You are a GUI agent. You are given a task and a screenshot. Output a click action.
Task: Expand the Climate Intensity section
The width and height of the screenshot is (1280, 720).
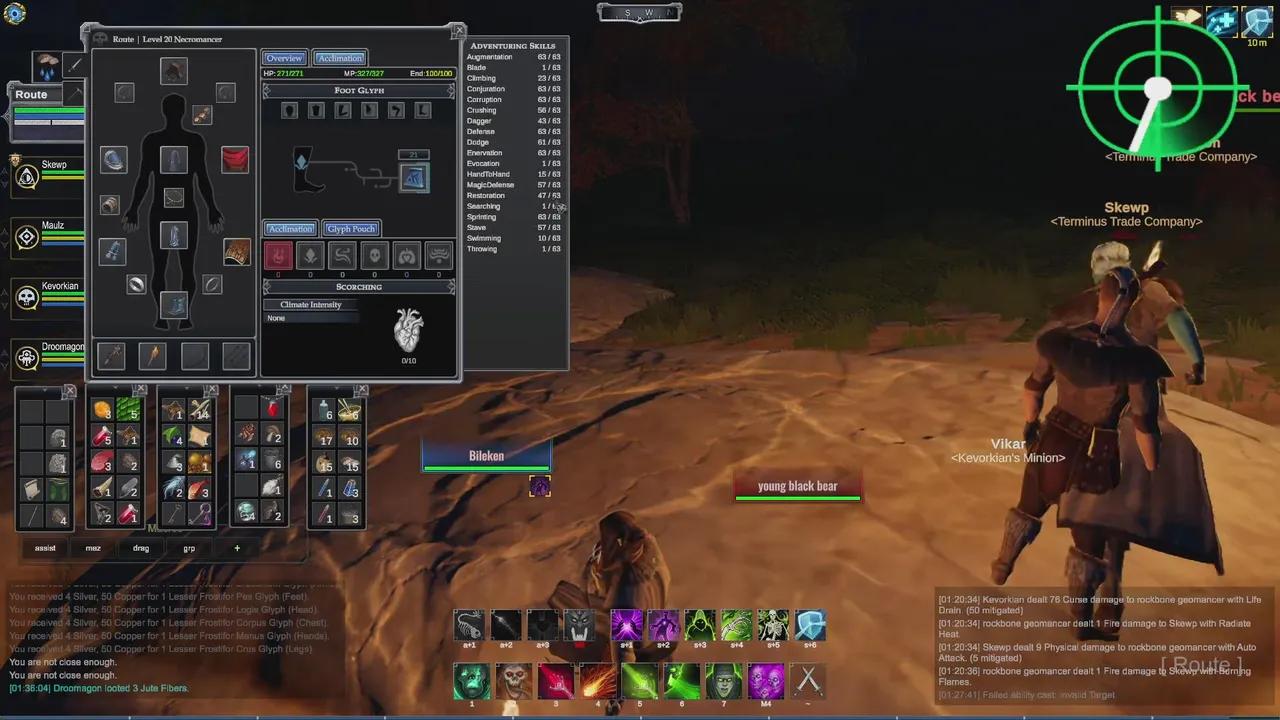[309, 305]
